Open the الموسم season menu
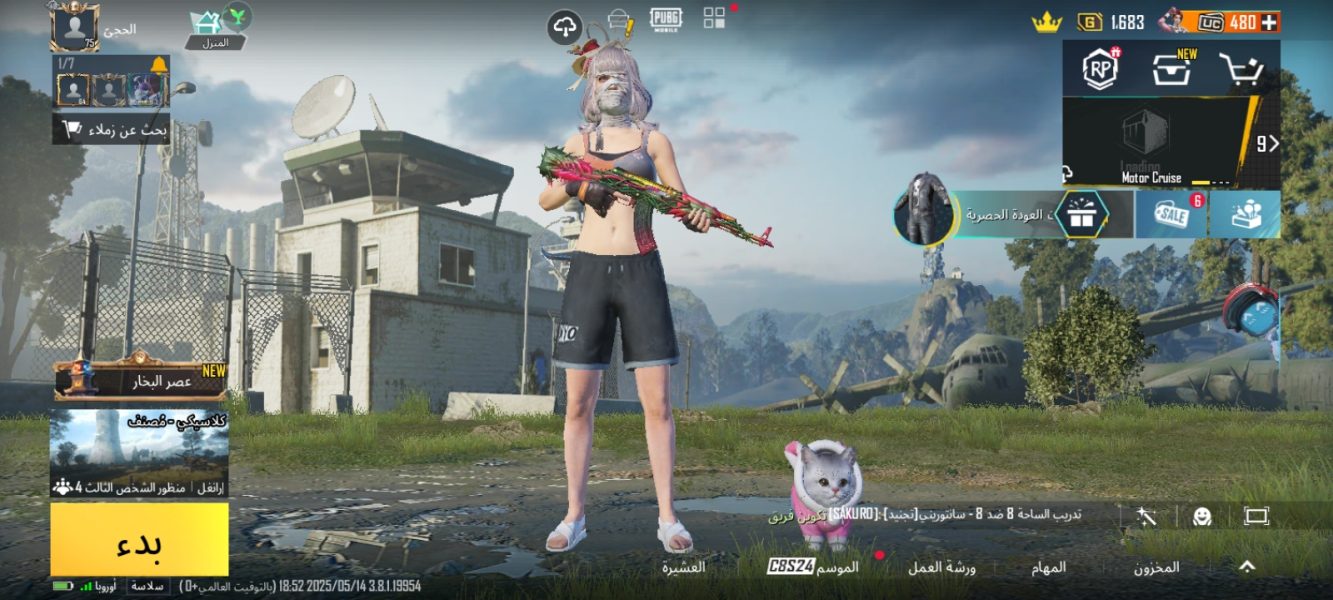Image resolution: width=1333 pixels, height=600 pixels. tap(813, 567)
